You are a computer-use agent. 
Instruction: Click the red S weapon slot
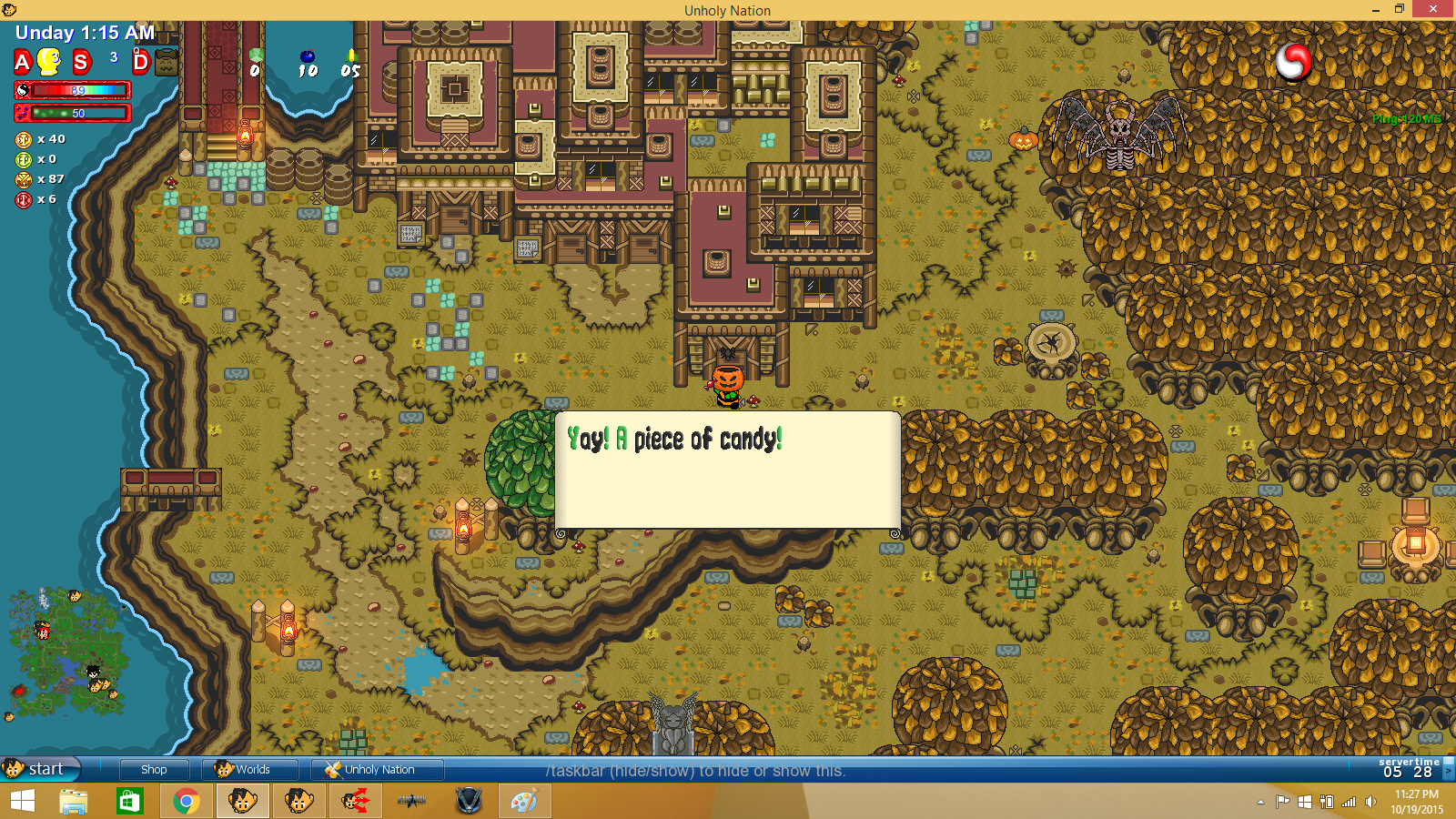[82, 62]
